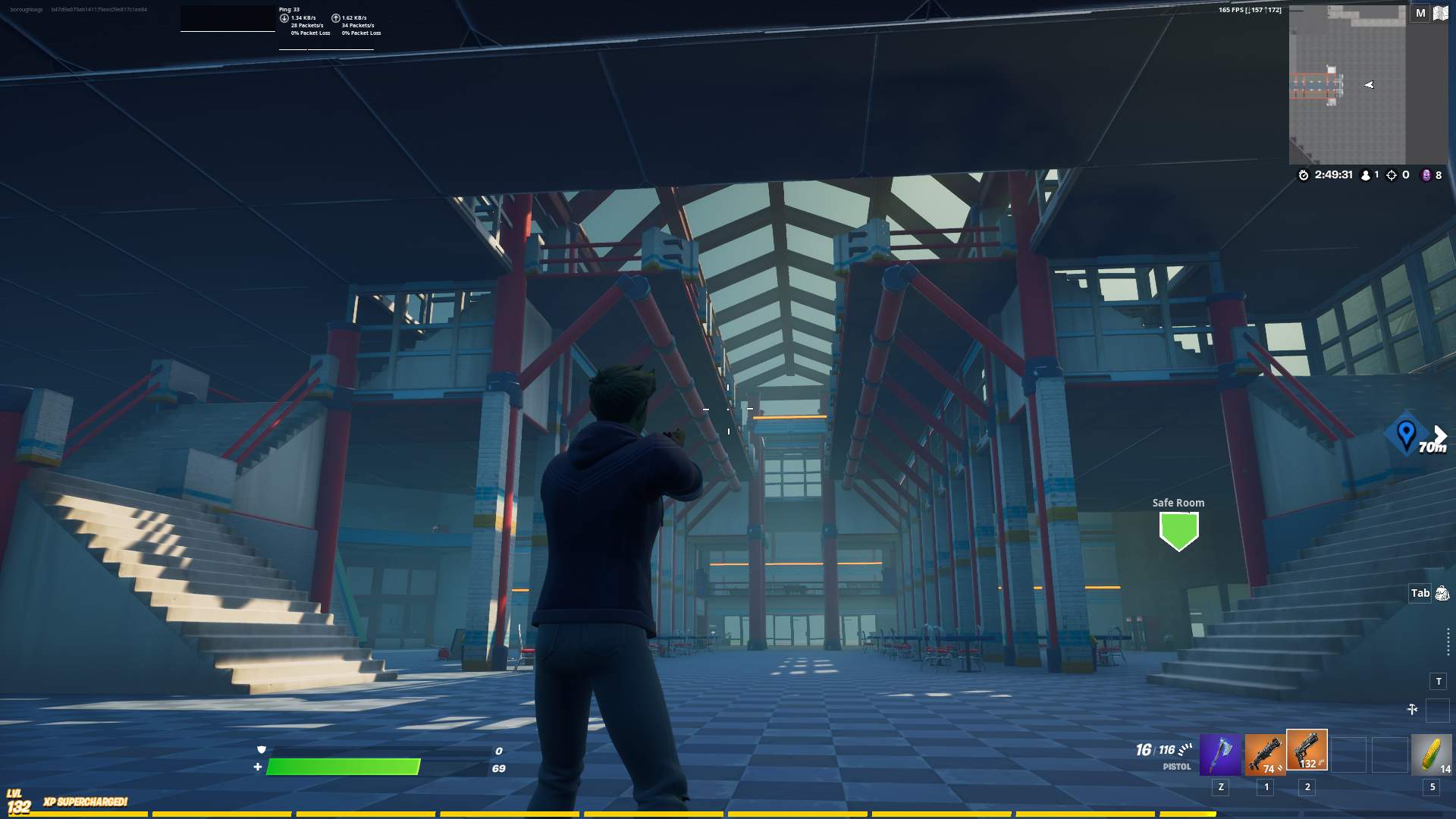Click the blue 70m waypoint pin
This screenshot has width=1456, height=819.
point(1406,435)
